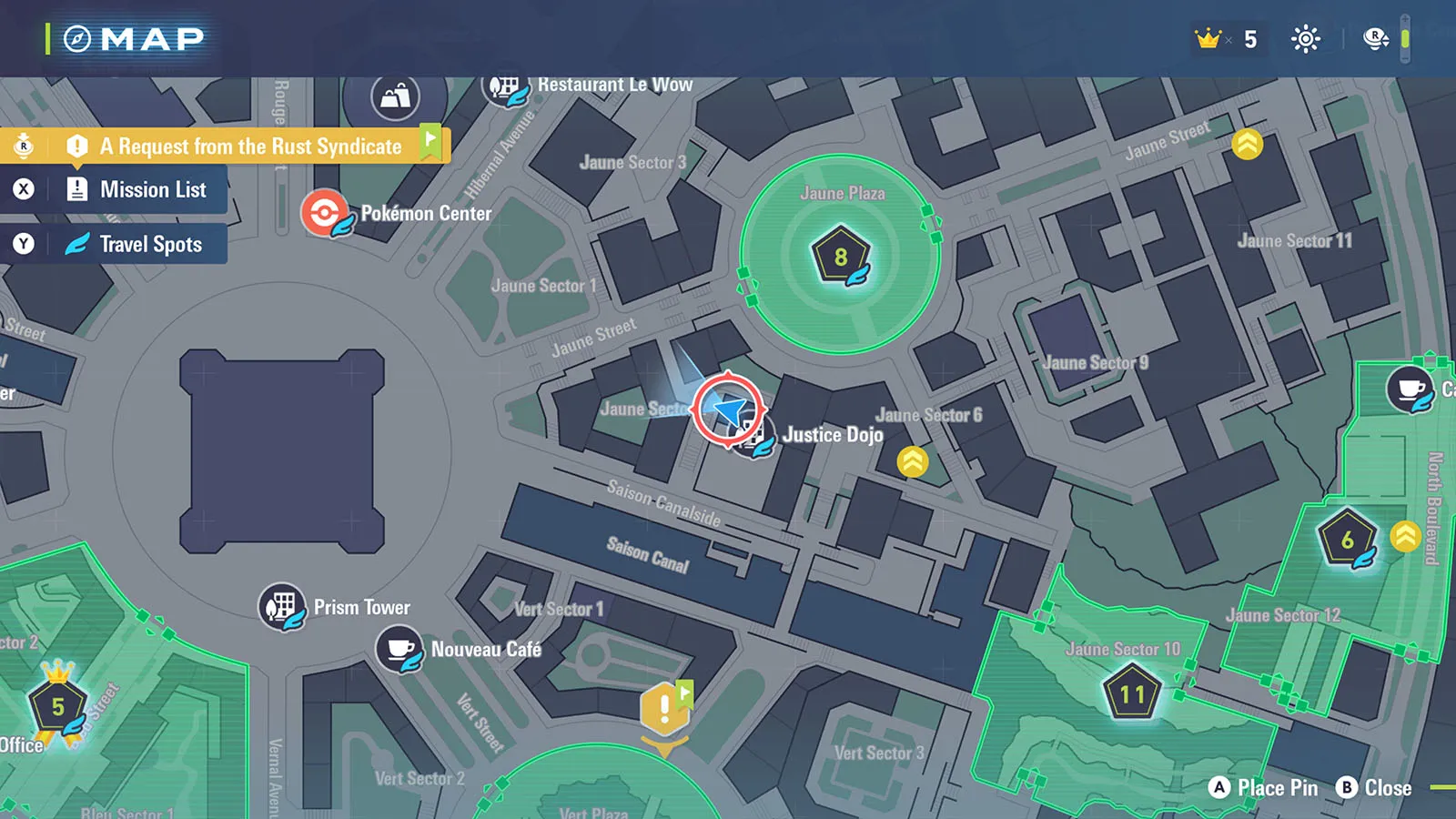Click the Restaurant Le Wow marker

click(506, 87)
